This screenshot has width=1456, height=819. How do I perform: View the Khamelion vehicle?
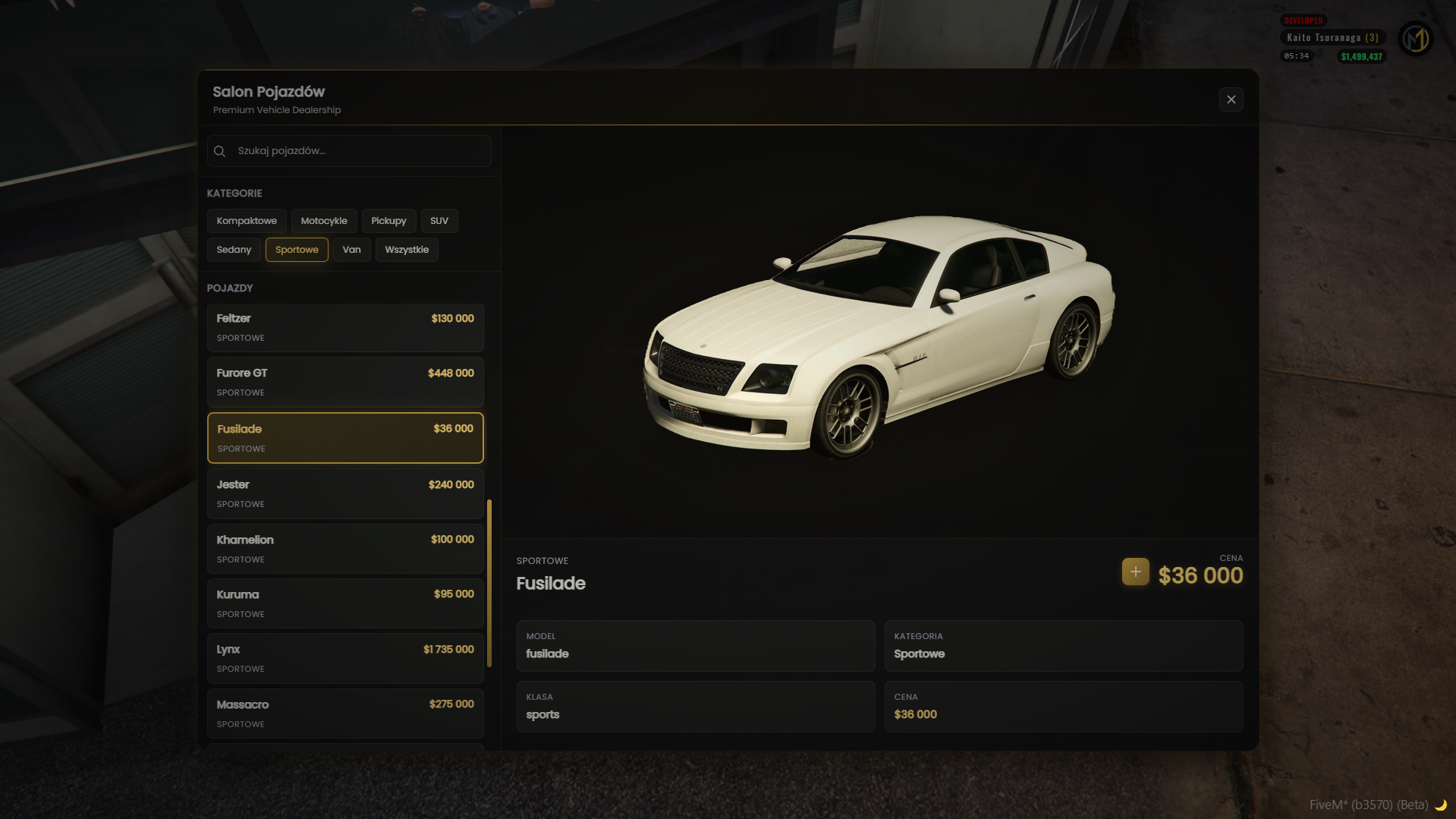(345, 549)
